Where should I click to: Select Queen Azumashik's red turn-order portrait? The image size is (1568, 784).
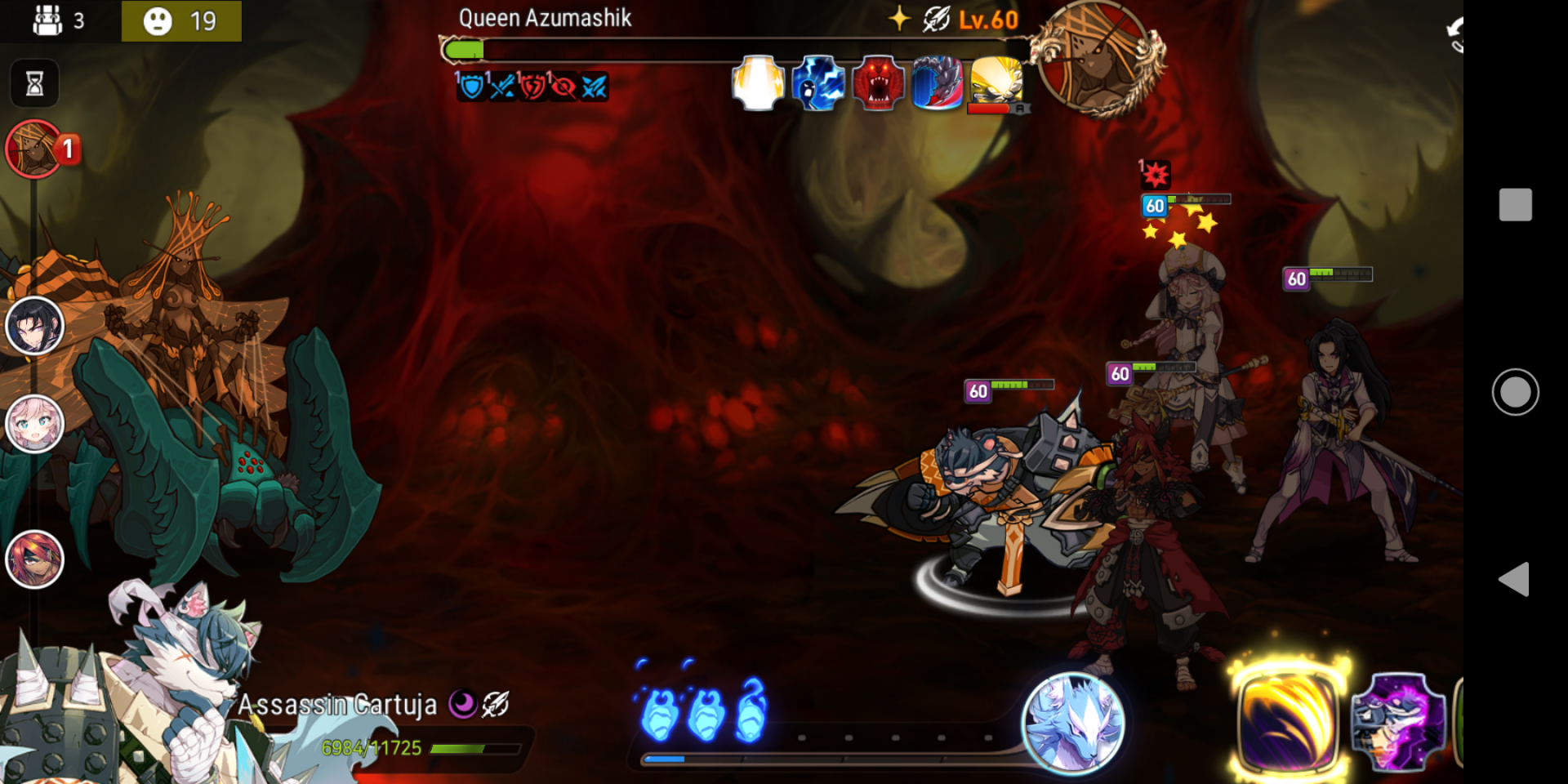(34, 149)
